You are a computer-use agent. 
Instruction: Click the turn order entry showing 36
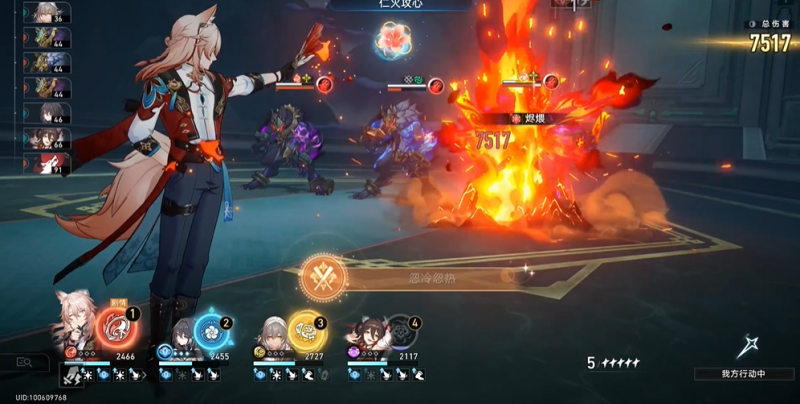pos(47,13)
